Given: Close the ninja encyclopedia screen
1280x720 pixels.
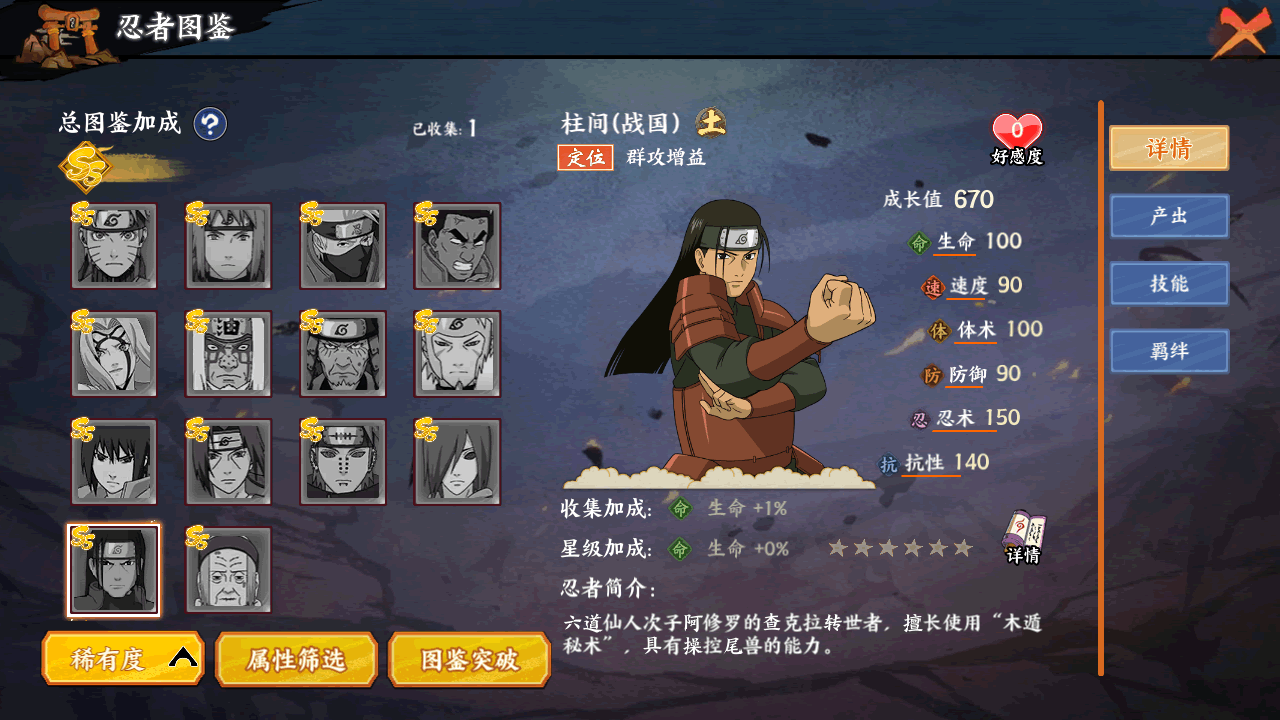Looking at the screenshot, I should tap(1240, 31).
